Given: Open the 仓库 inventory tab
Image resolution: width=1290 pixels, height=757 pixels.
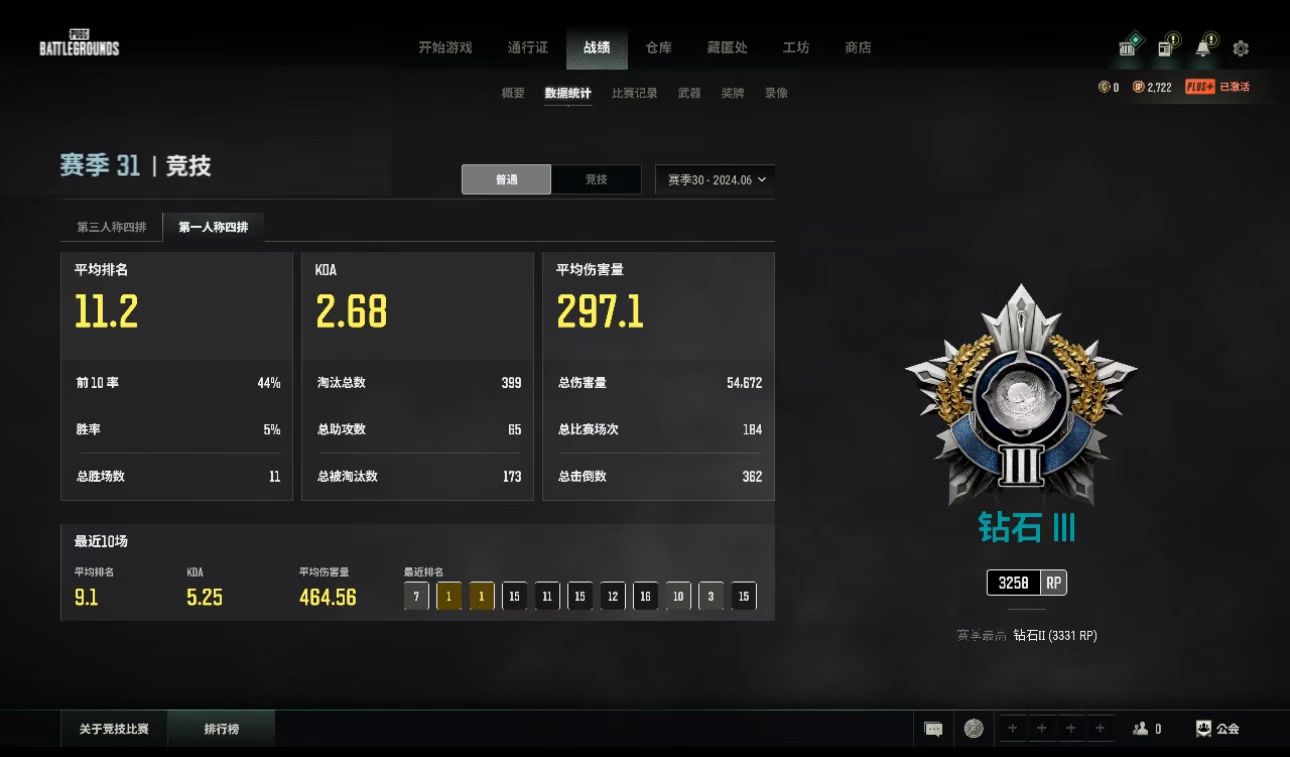Looking at the screenshot, I should point(658,47).
